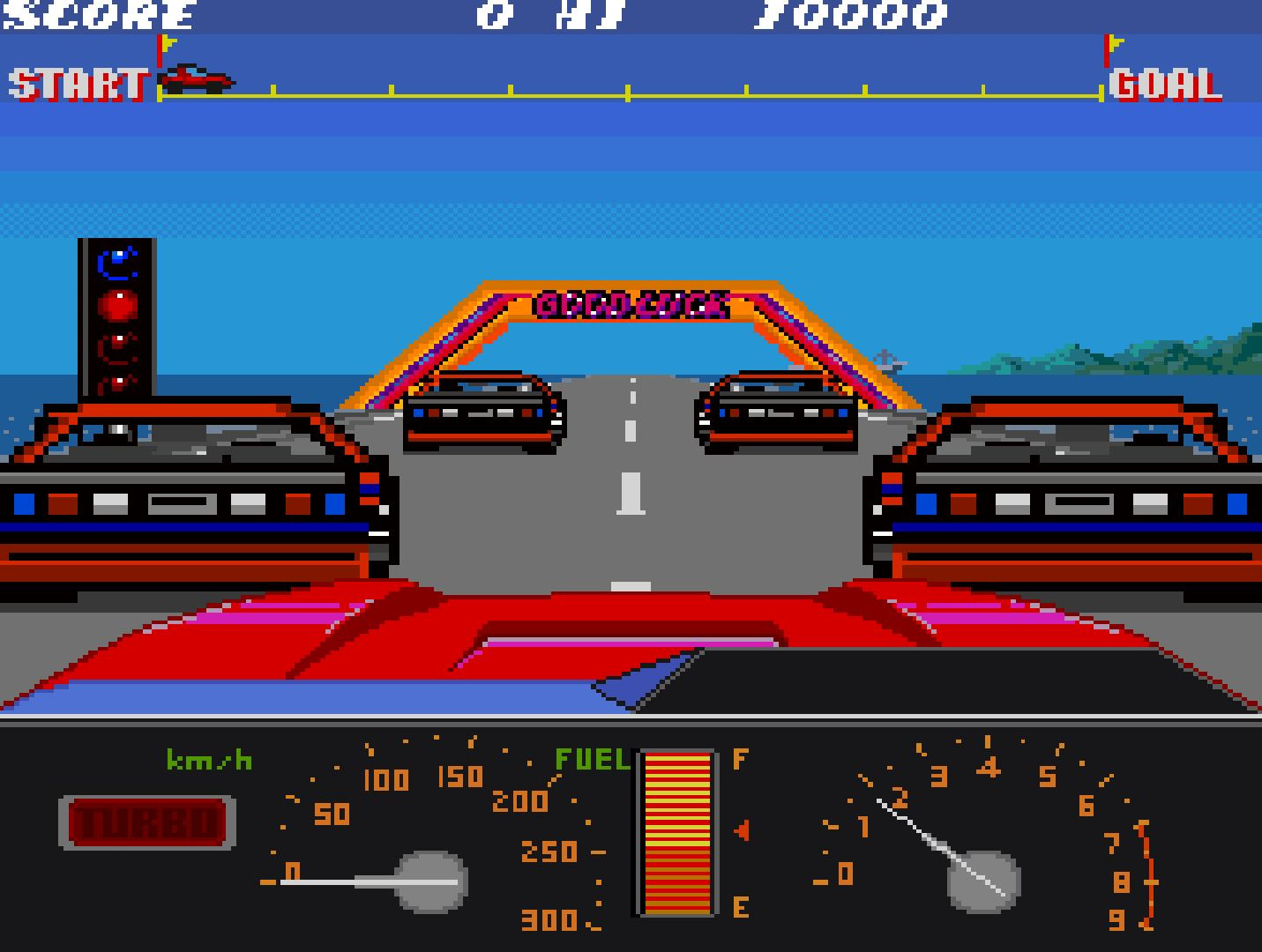
Task: Select the FUEL gauge indicator arrow
Action: pos(743,829)
